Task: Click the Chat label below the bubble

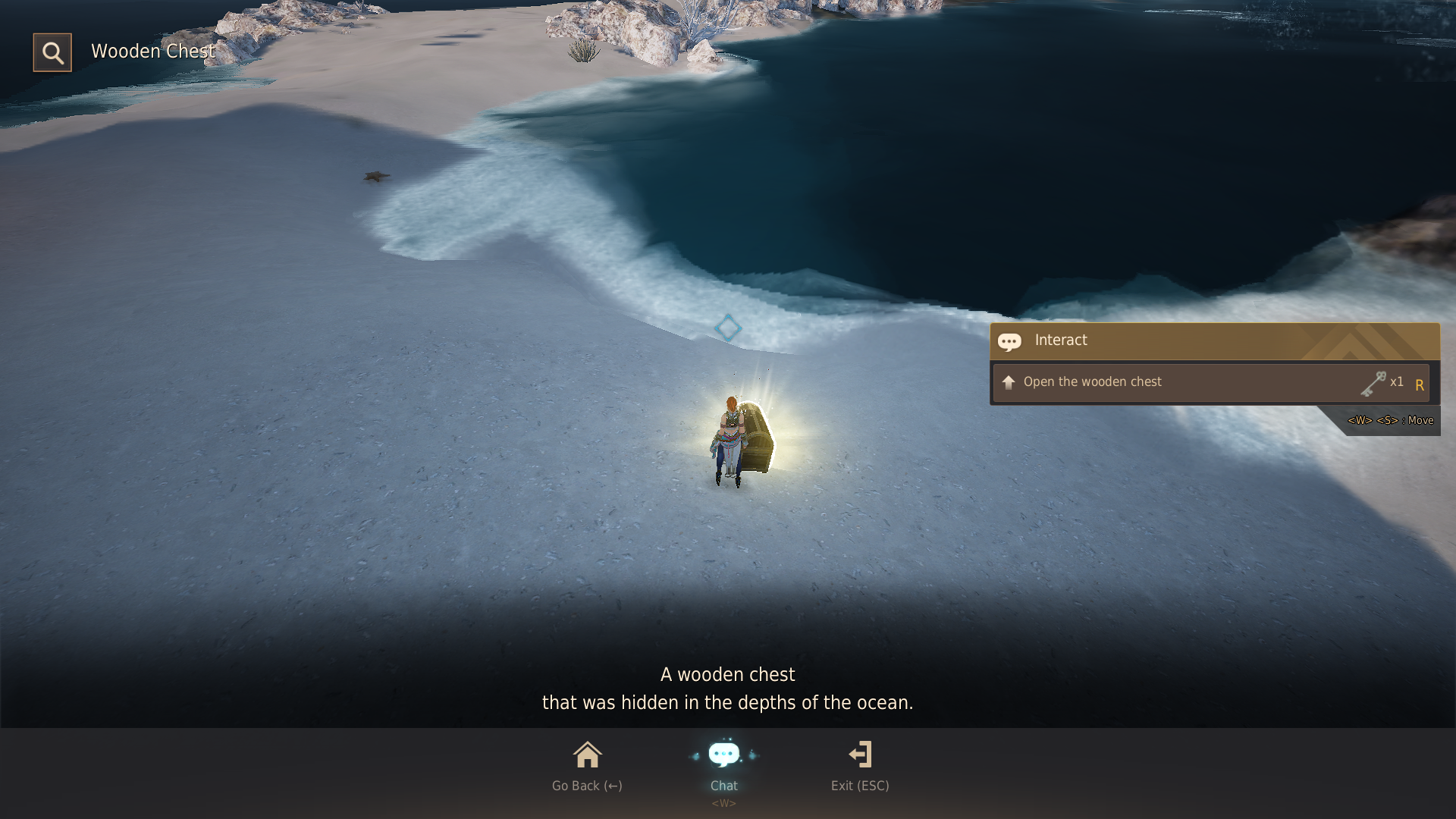Action: click(724, 786)
